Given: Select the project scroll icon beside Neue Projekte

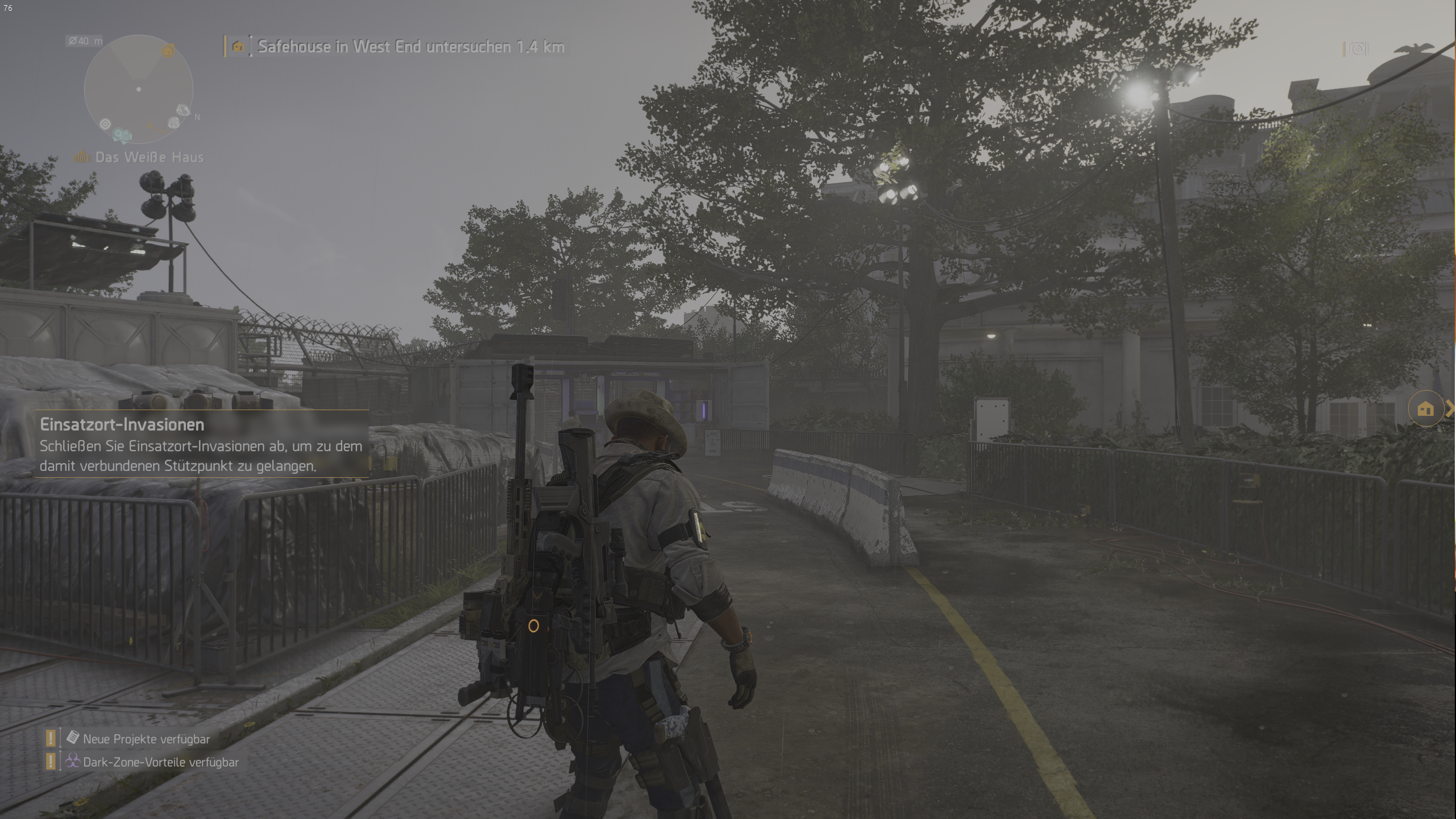Looking at the screenshot, I should (72, 738).
